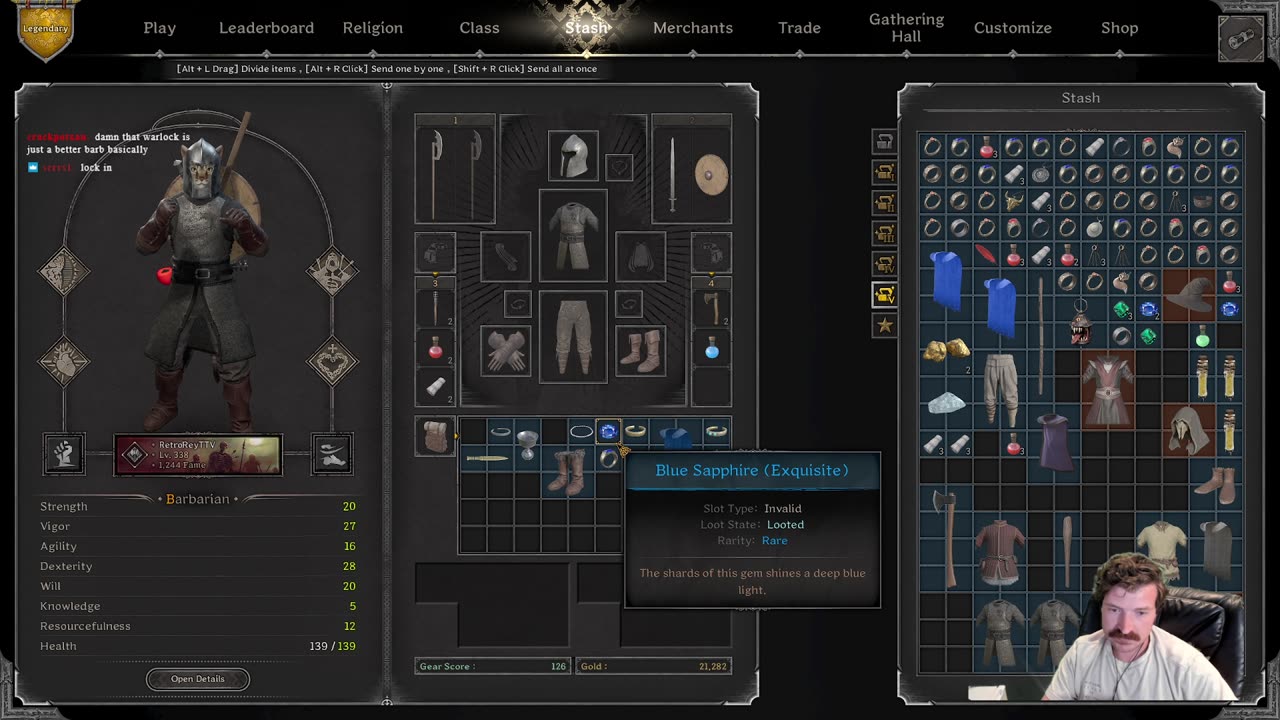Go to the Leaderboard tab
The image size is (1280, 720).
click(x=266, y=28)
